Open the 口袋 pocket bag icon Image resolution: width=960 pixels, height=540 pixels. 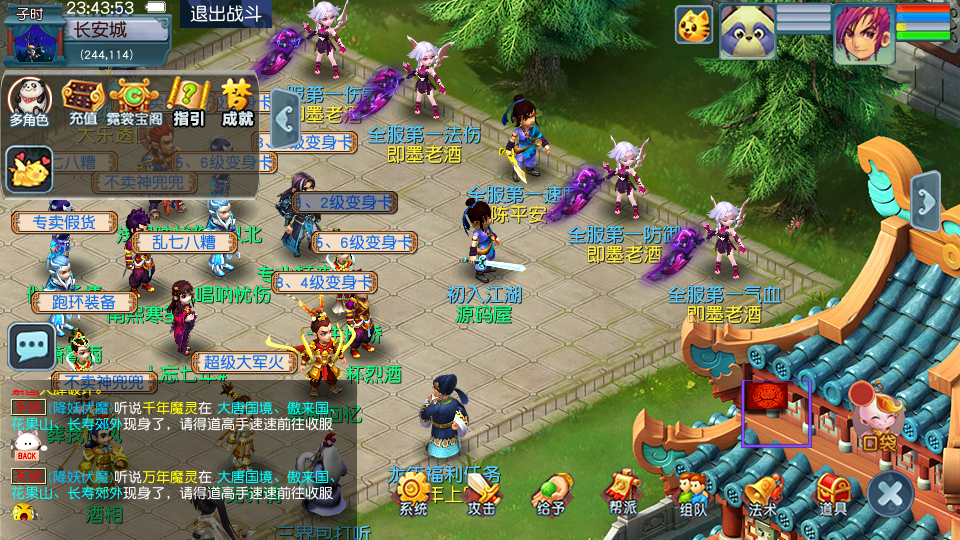(x=877, y=419)
